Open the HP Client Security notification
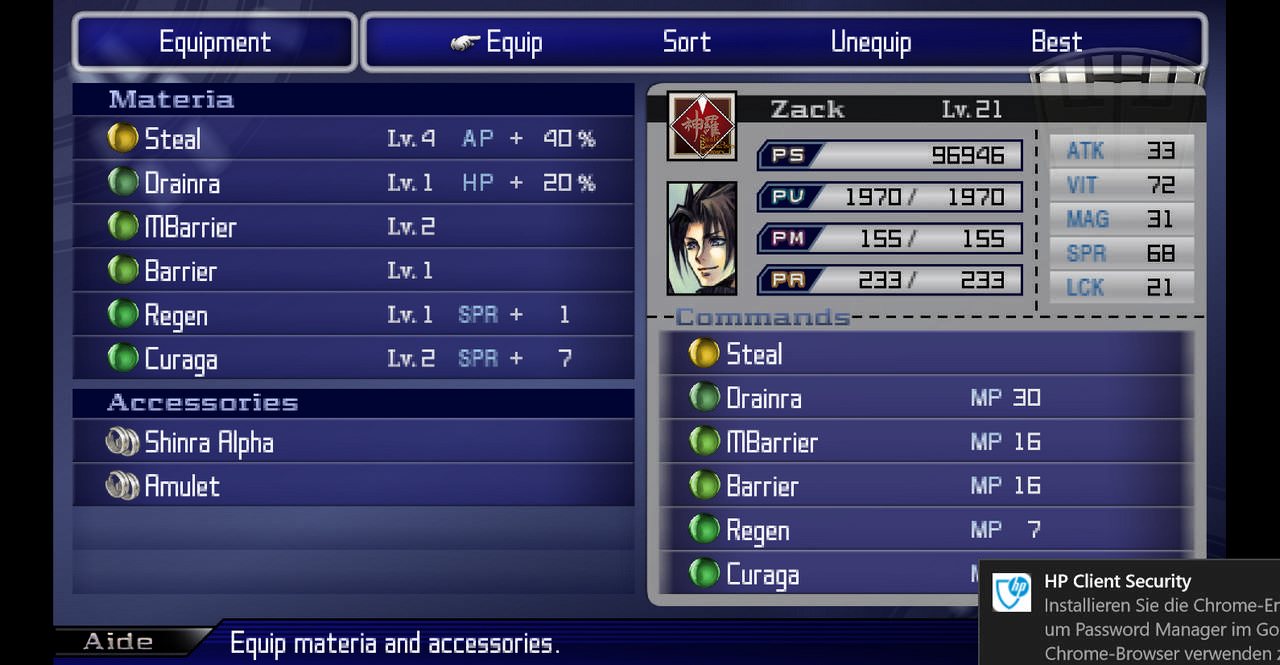Screen dimensions: 1280x665 (x=1130, y=612)
